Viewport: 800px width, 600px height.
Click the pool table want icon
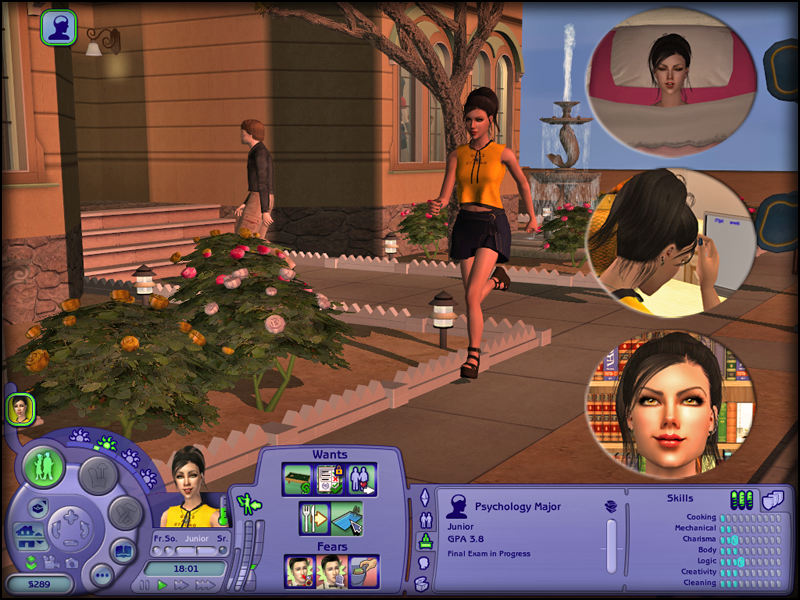click(298, 480)
